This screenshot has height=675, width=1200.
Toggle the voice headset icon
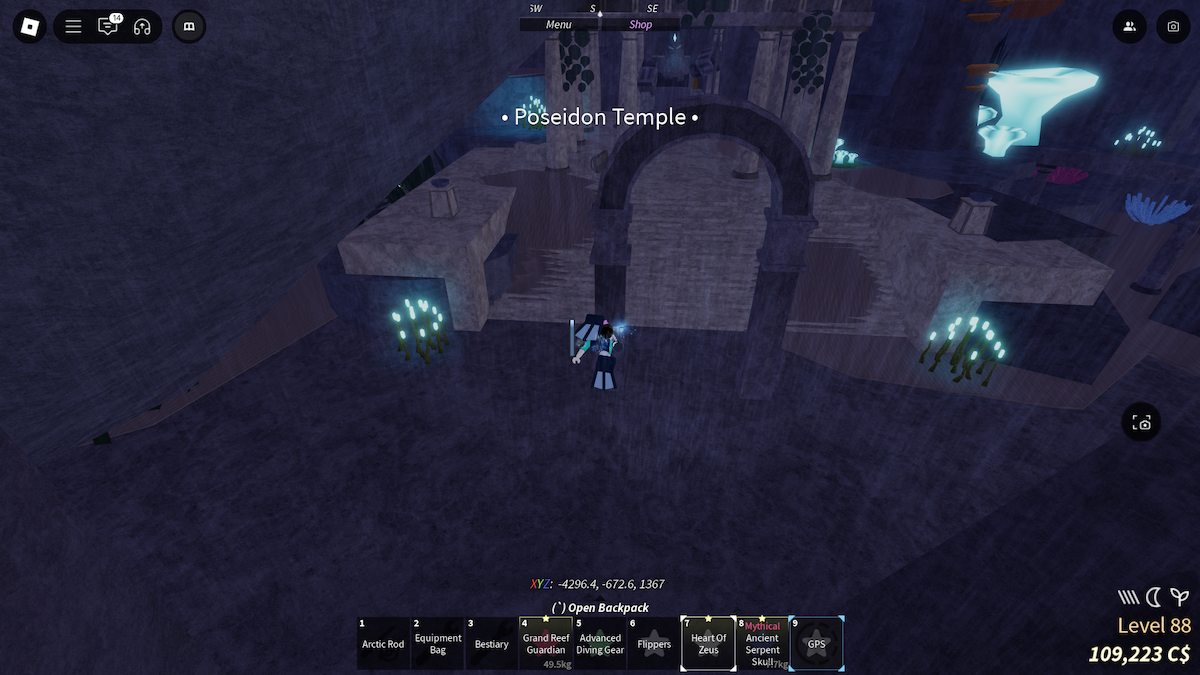coord(142,27)
